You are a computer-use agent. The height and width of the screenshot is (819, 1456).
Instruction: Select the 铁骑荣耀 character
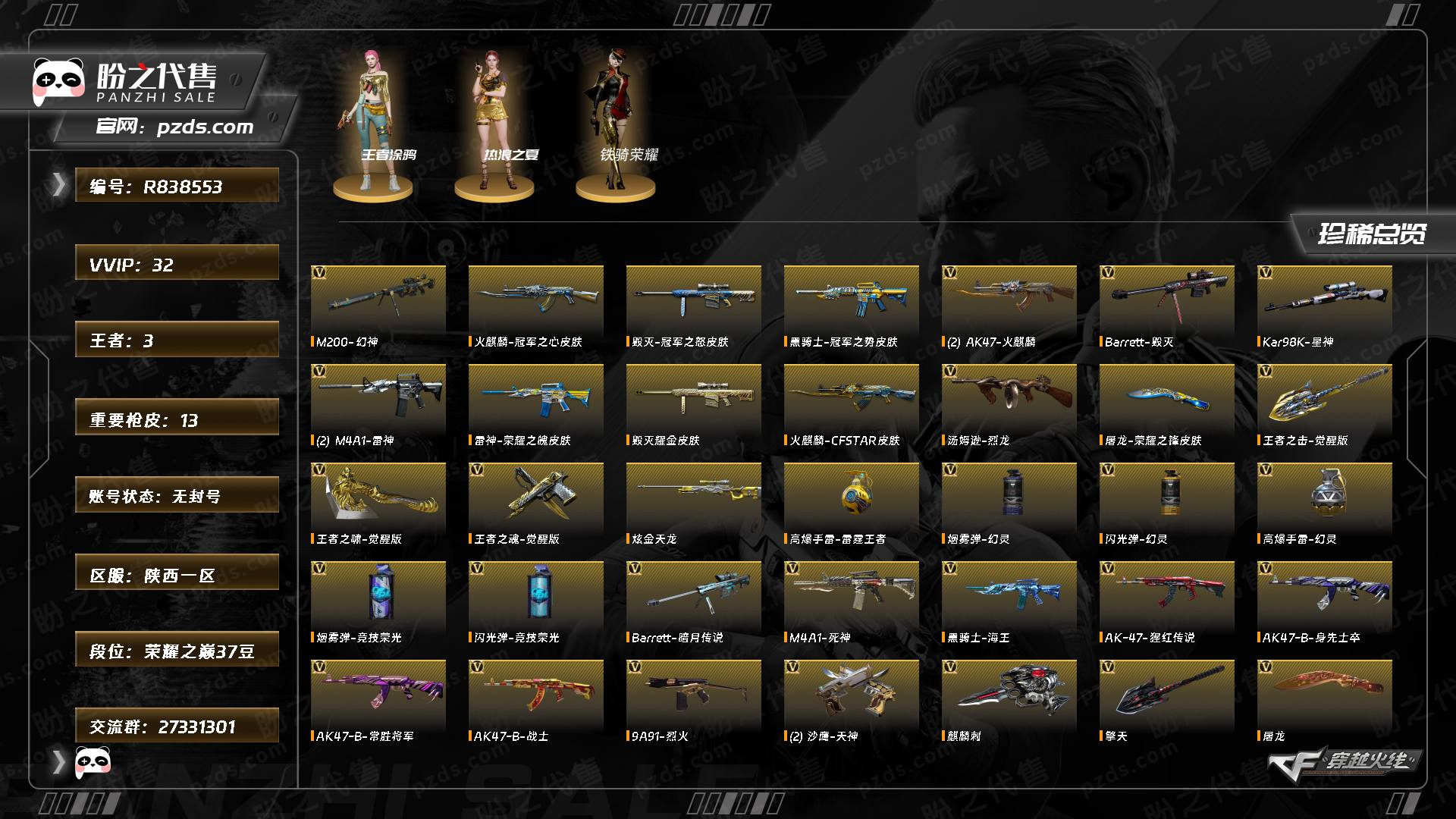click(615, 121)
